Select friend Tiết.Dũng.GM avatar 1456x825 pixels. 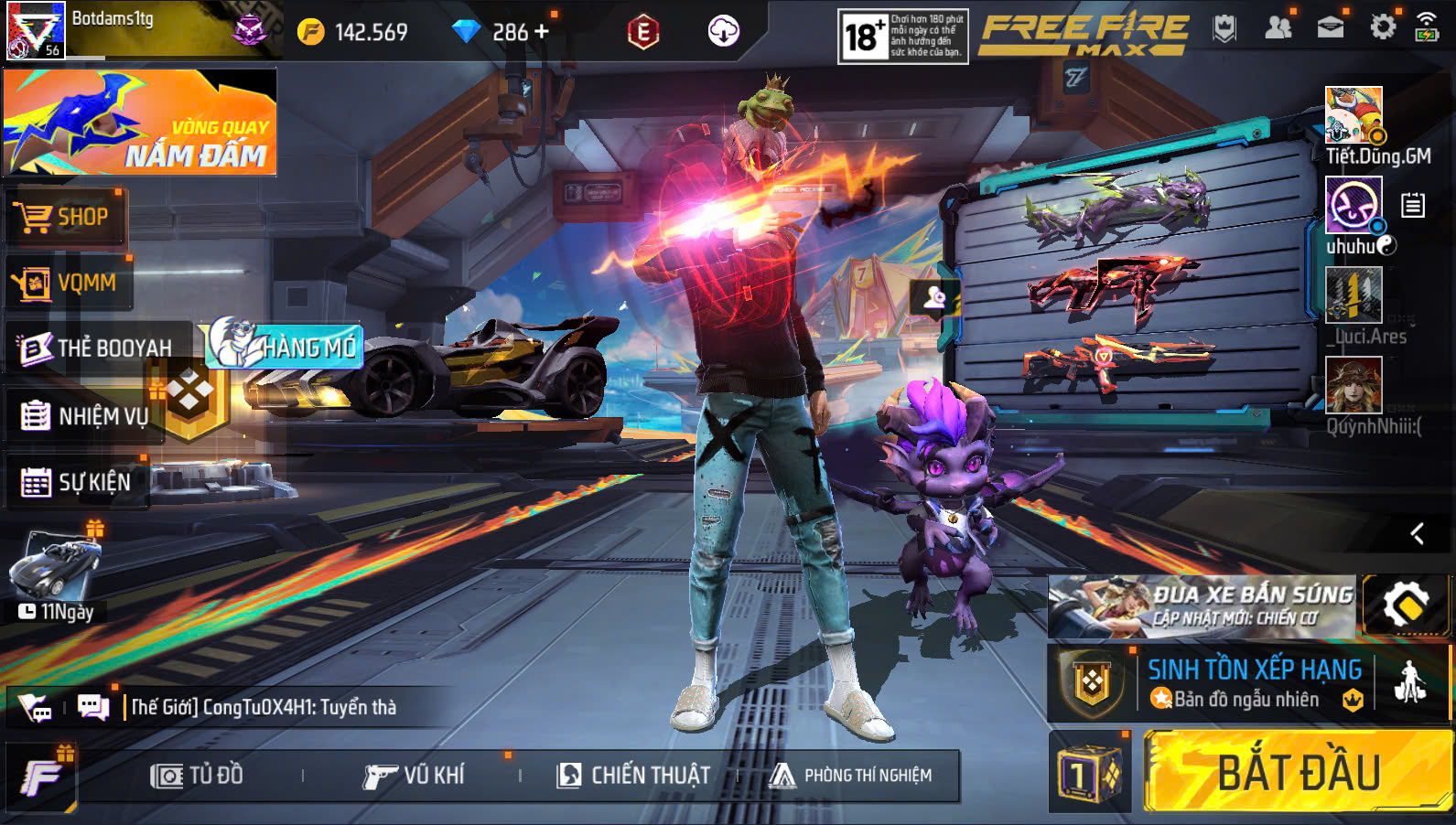coord(1354,114)
